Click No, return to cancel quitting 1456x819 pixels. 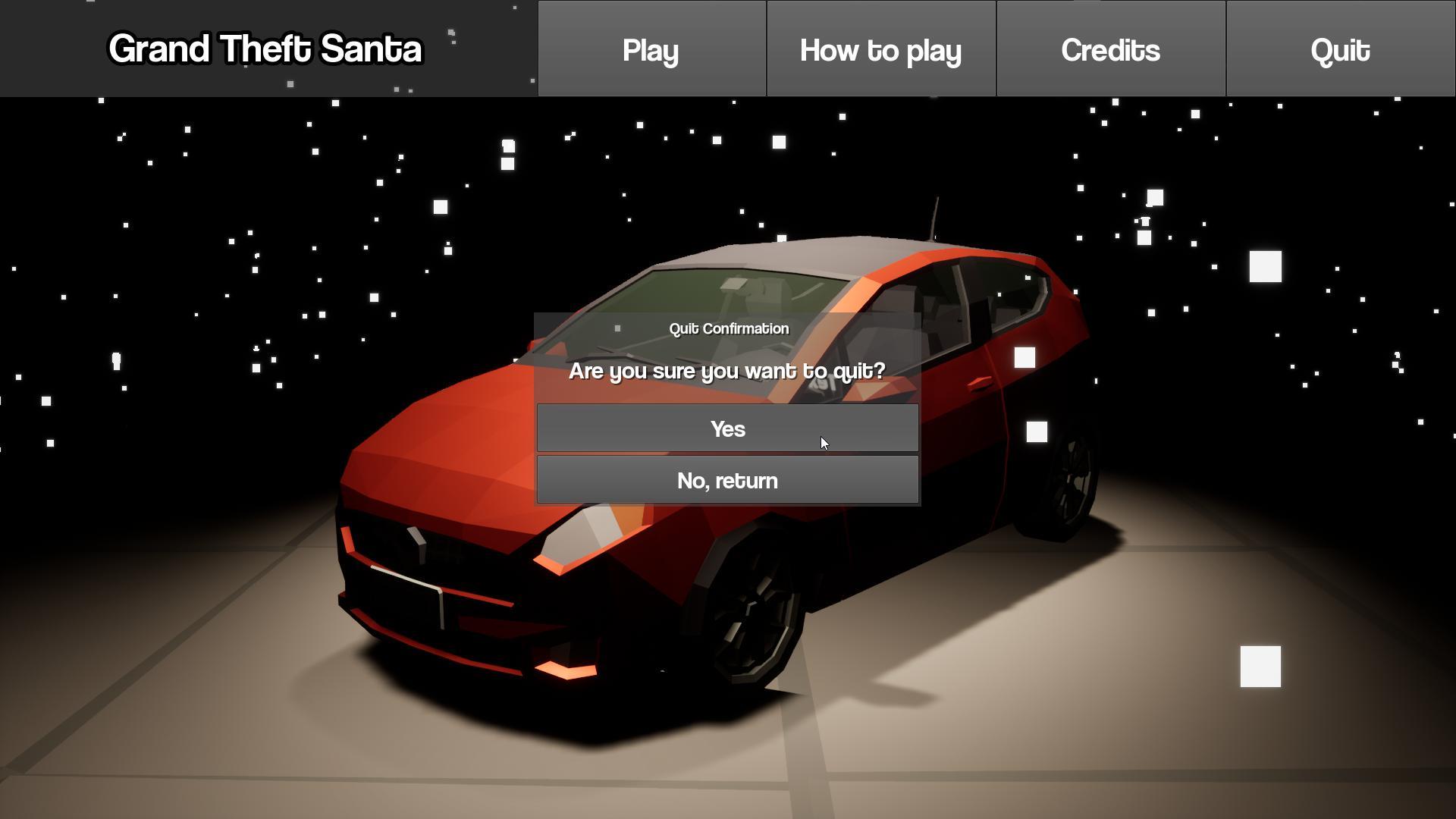[x=726, y=479]
